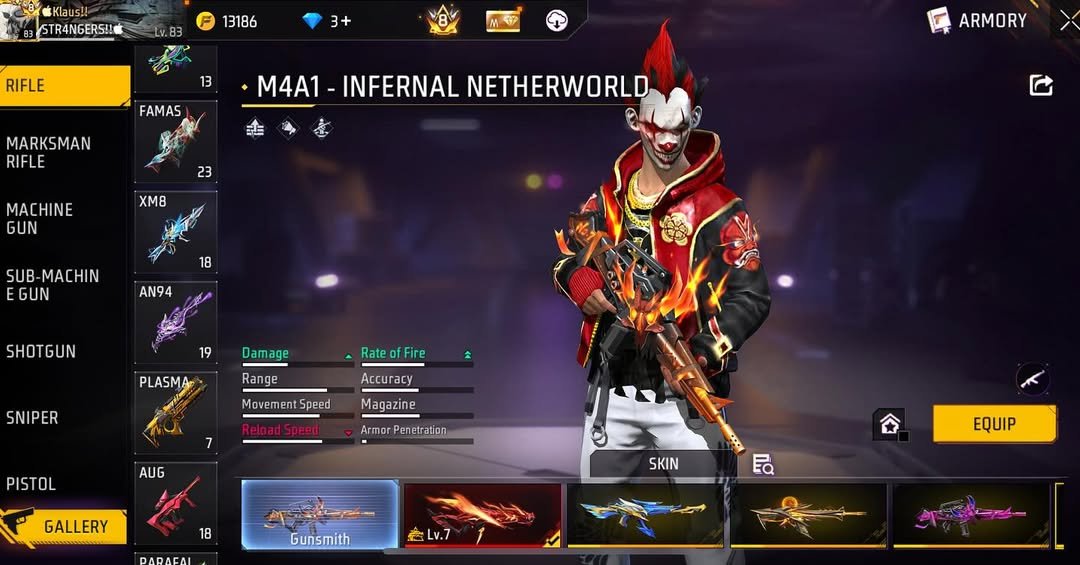Pick the XM8 weapon tile
The height and width of the screenshot is (565, 1080).
click(176, 232)
